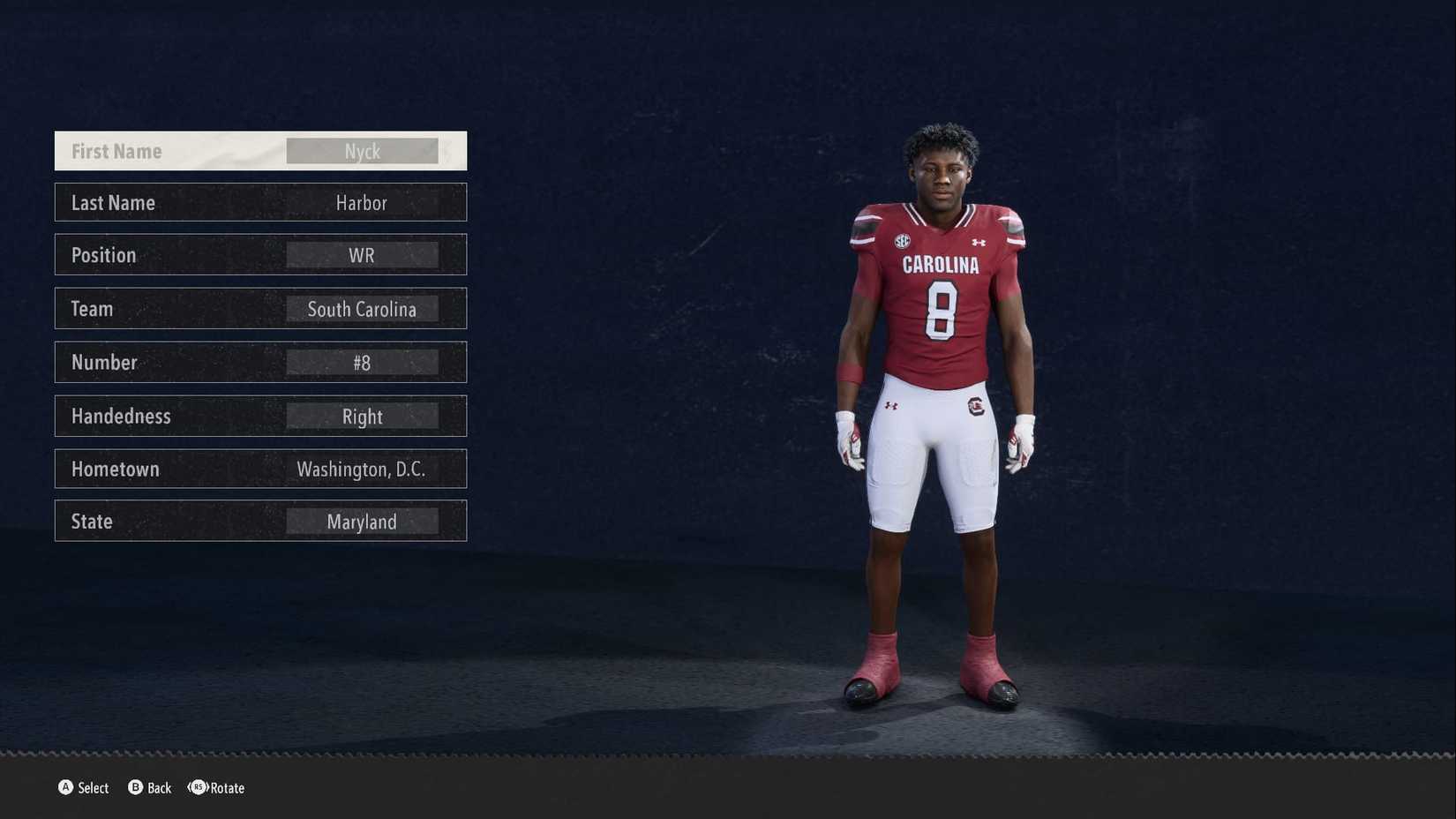
Task: Open the State selector showing Maryland
Action: (362, 521)
